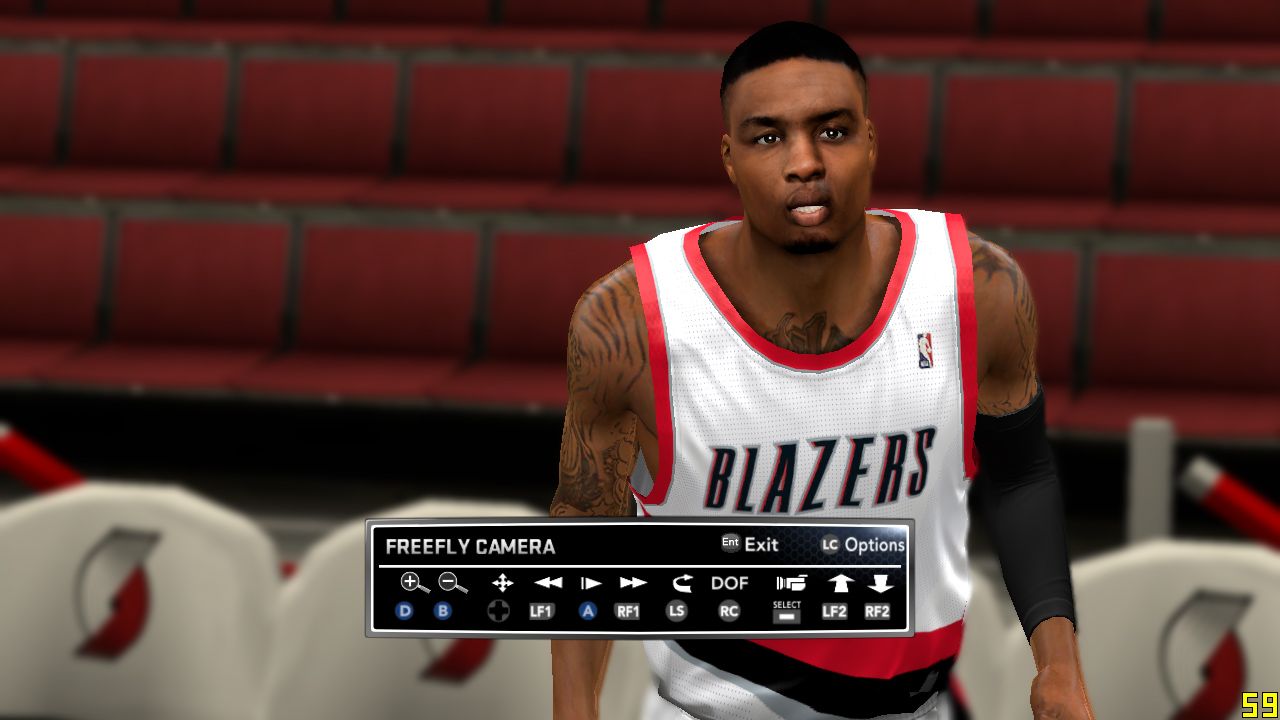Exit the Freefly Camera mode
The image size is (1280, 720).
coord(750,545)
